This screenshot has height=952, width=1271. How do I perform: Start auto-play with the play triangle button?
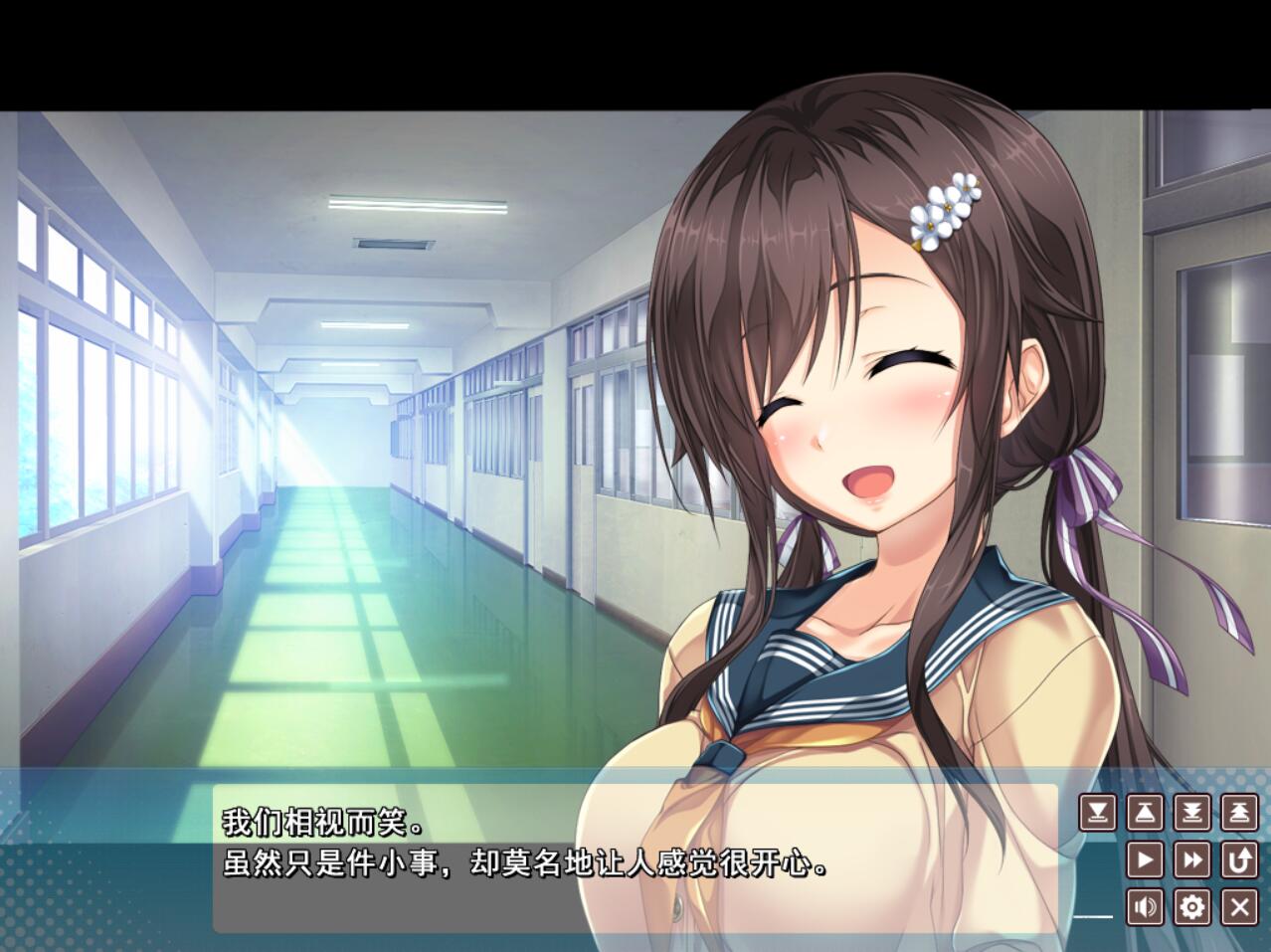(1145, 859)
